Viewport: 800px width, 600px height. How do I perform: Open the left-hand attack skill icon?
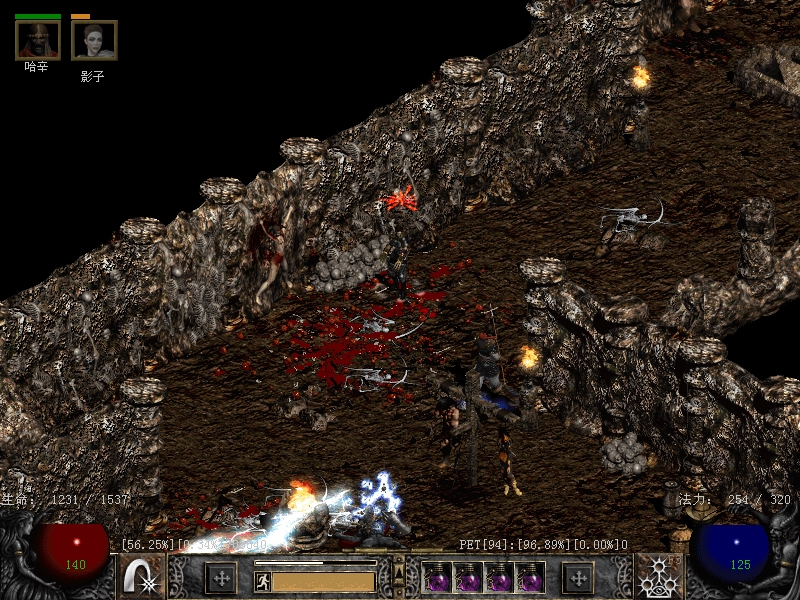142,577
